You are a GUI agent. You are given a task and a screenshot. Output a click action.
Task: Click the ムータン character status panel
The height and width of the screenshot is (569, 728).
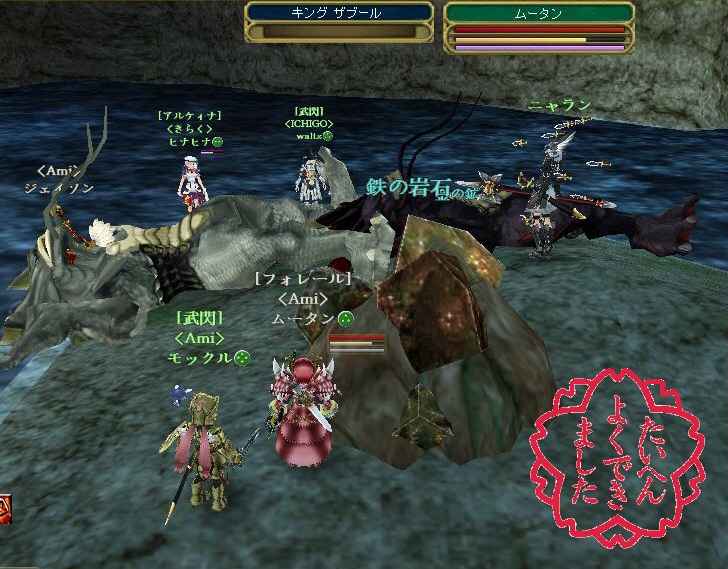click(x=540, y=25)
